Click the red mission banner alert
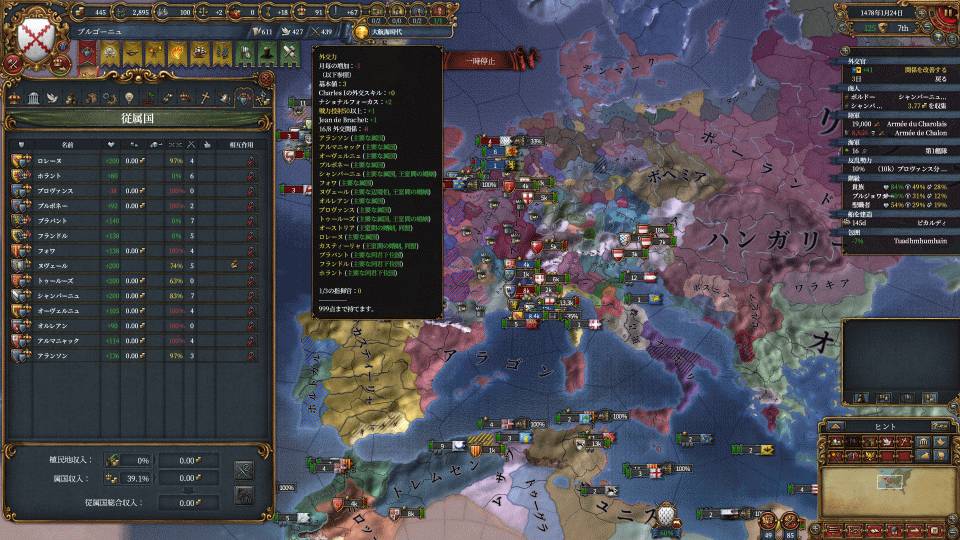This screenshot has width=960, height=540. click(x=87, y=54)
